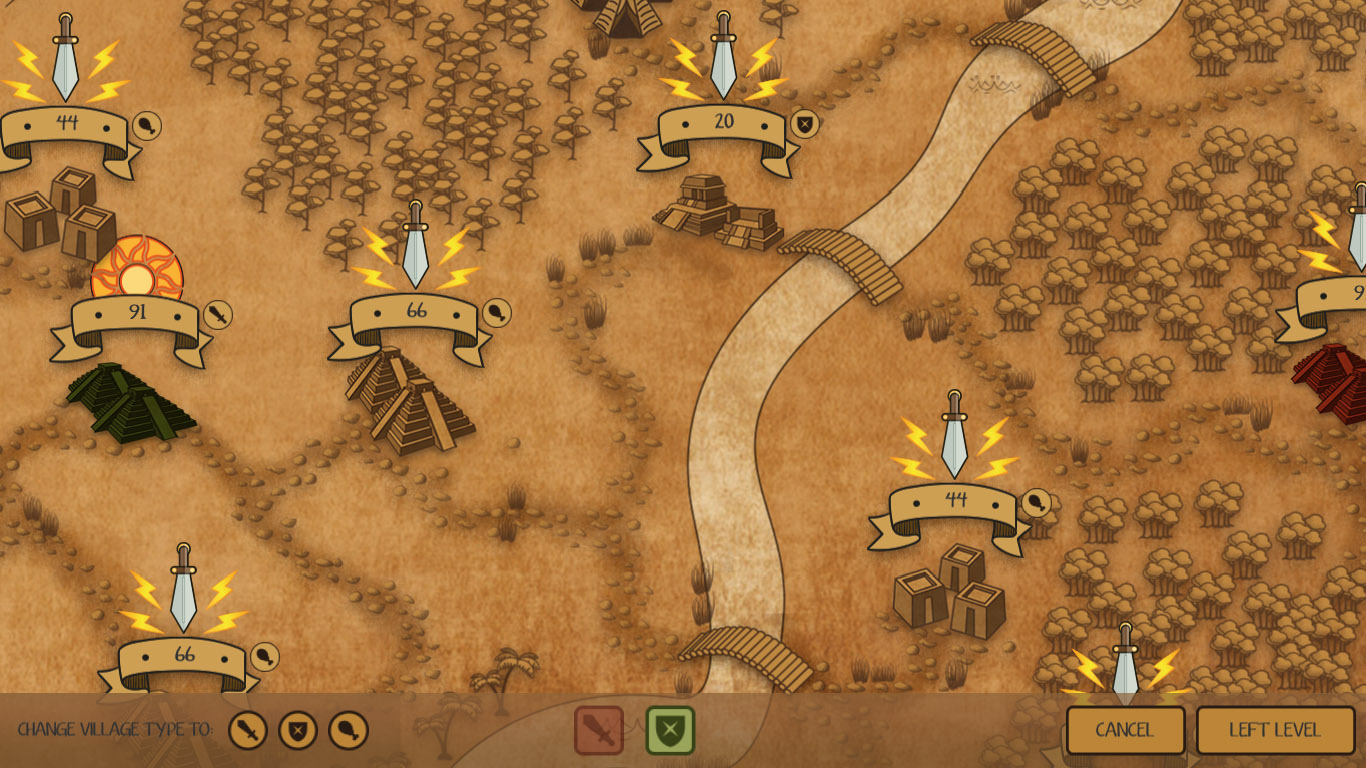1366x768 pixels.
Task: Select the drumstick village type icon
Action: pyautogui.click(x=350, y=730)
